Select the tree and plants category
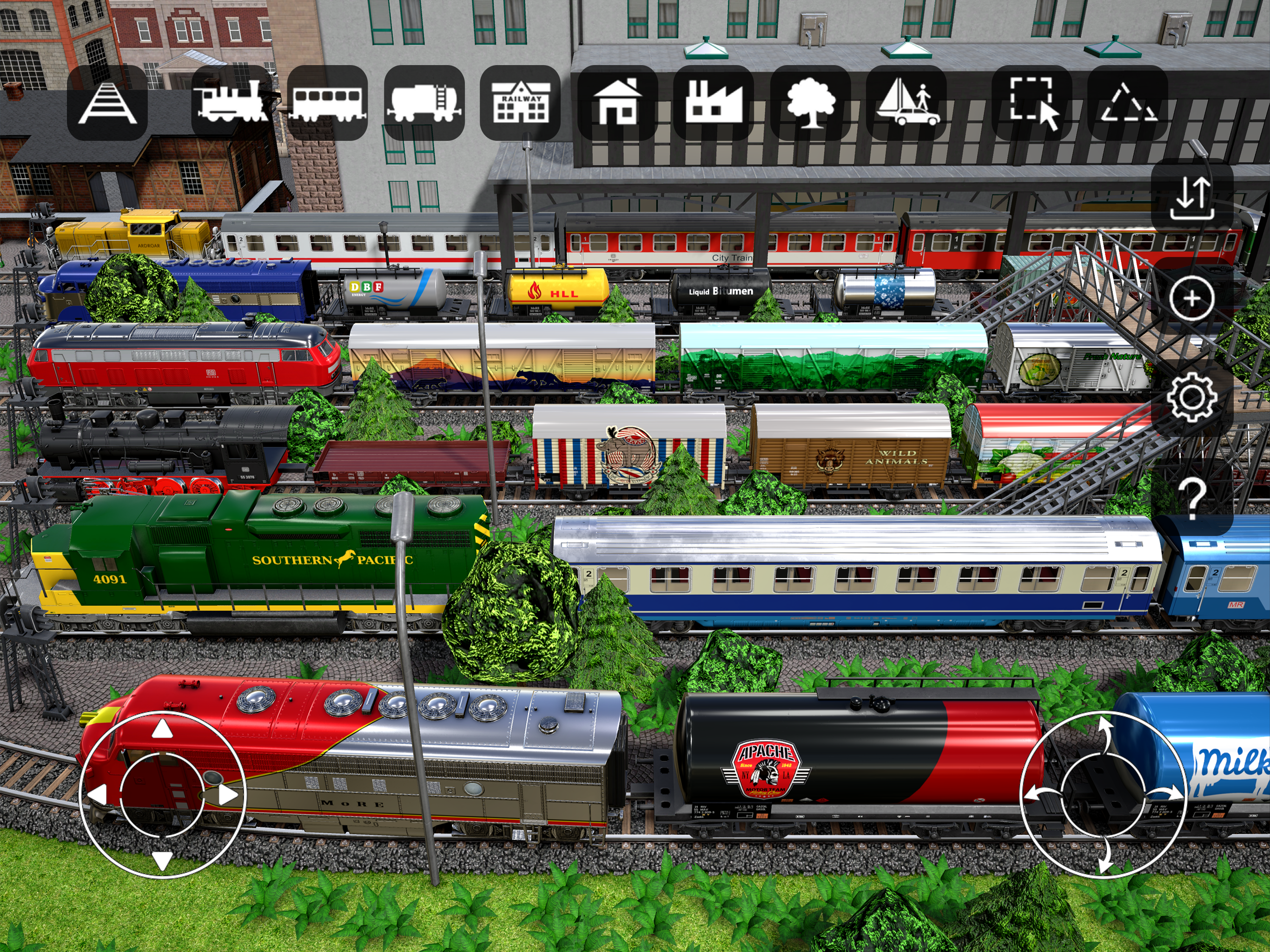 click(810, 103)
